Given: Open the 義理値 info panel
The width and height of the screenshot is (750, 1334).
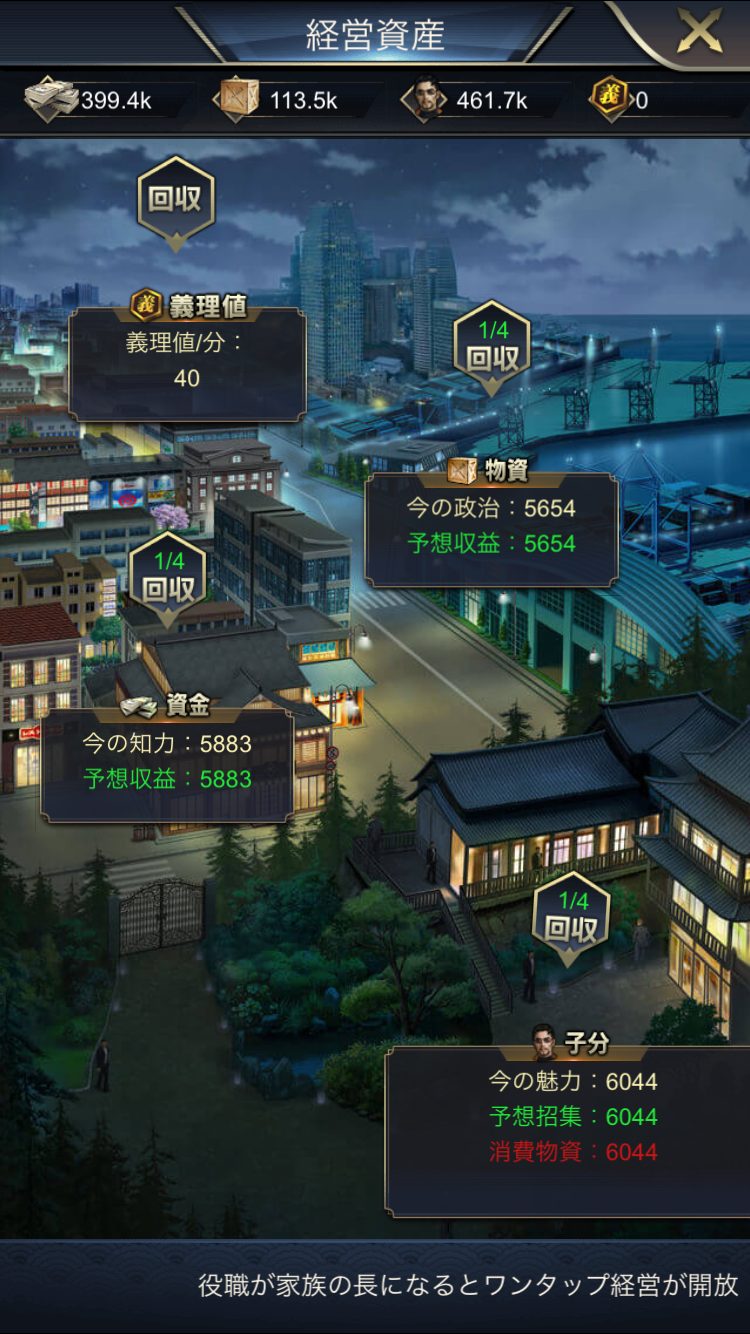Looking at the screenshot, I should [x=187, y=362].
